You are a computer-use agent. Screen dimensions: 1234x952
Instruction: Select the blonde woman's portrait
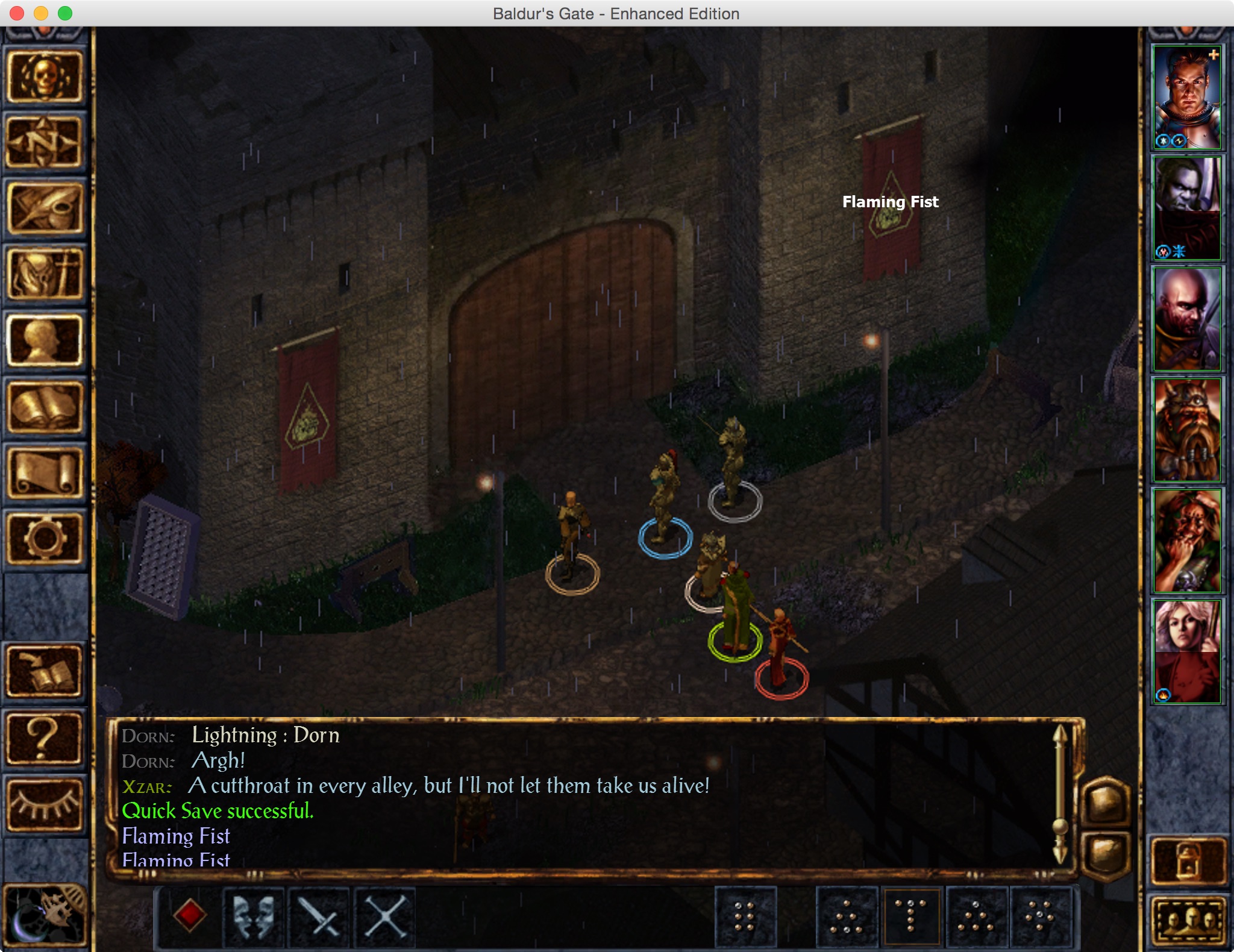(x=1186, y=651)
